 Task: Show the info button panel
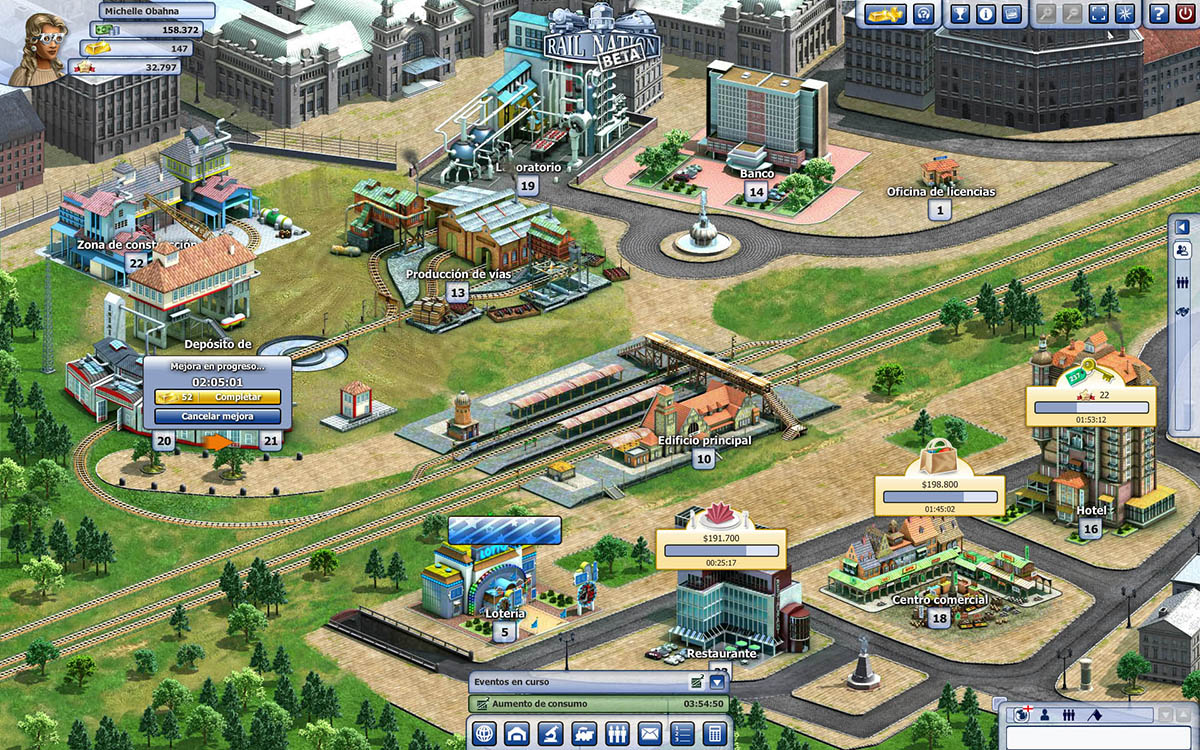point(985,14)
